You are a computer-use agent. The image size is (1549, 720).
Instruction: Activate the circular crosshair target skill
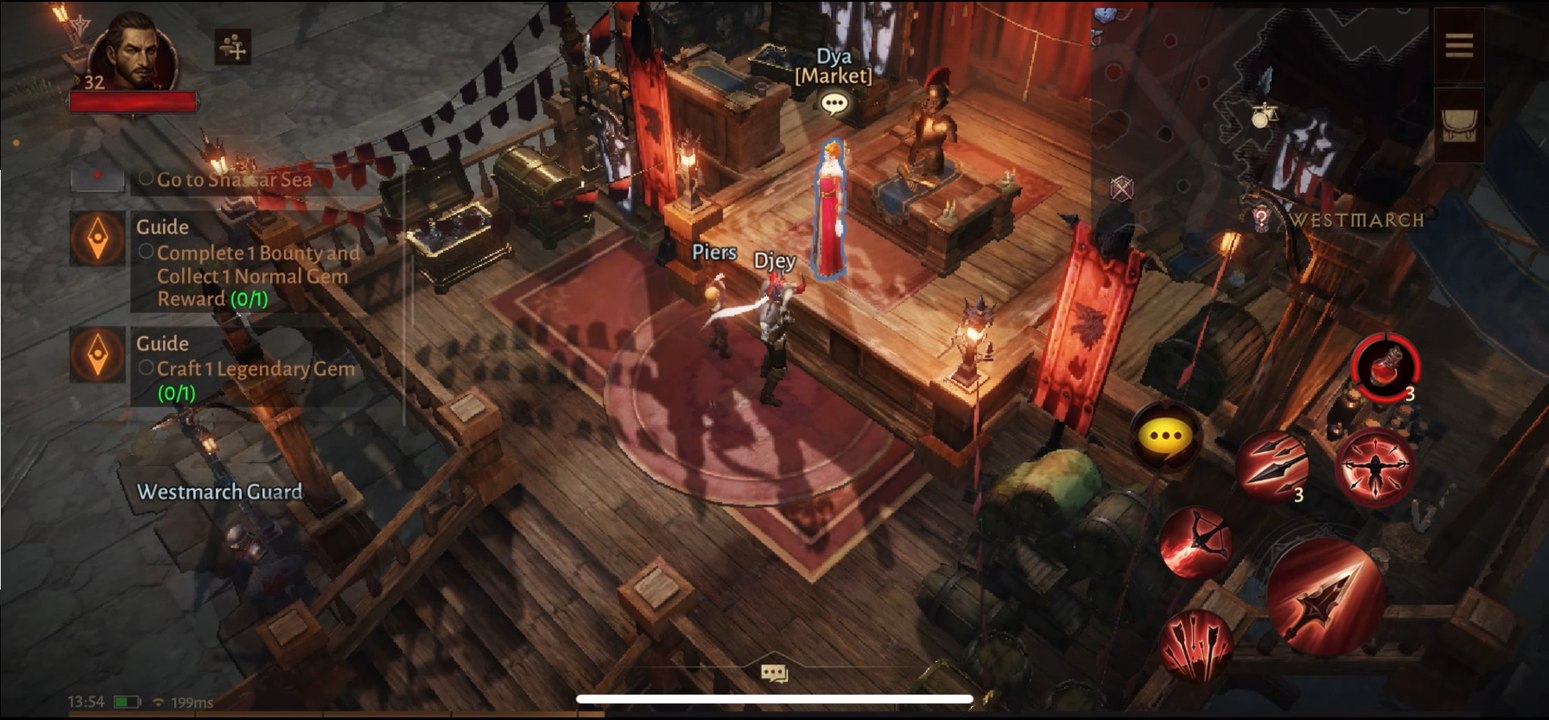(1375, 467)
